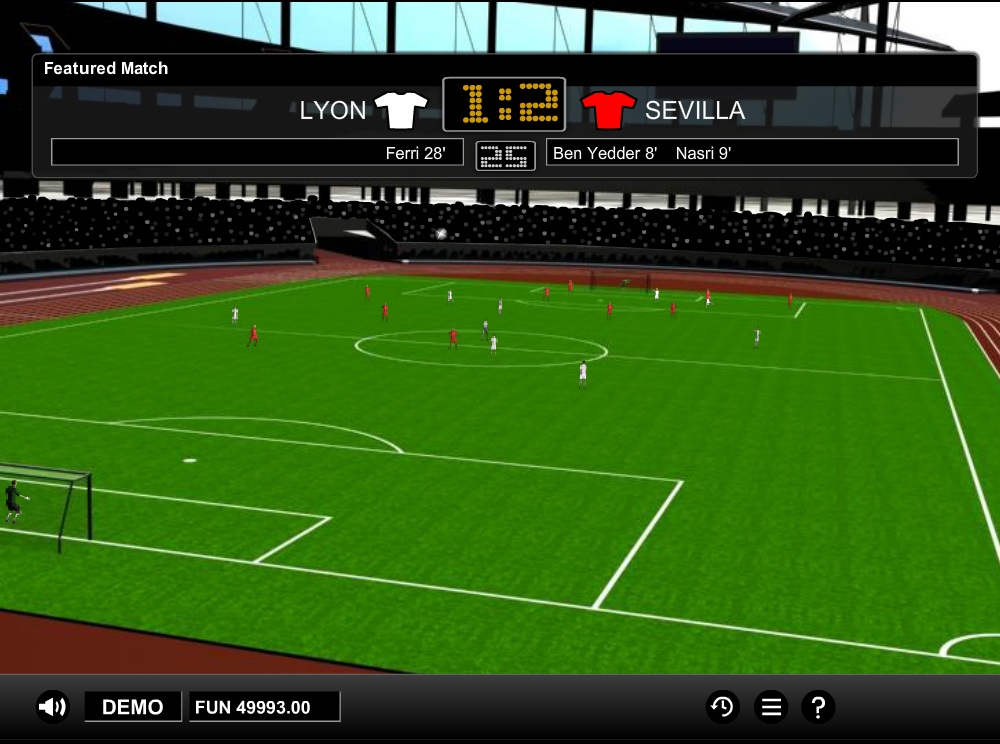Click the DEMO mode label
The image size is (1000, 744).
[x=133, y=707]
